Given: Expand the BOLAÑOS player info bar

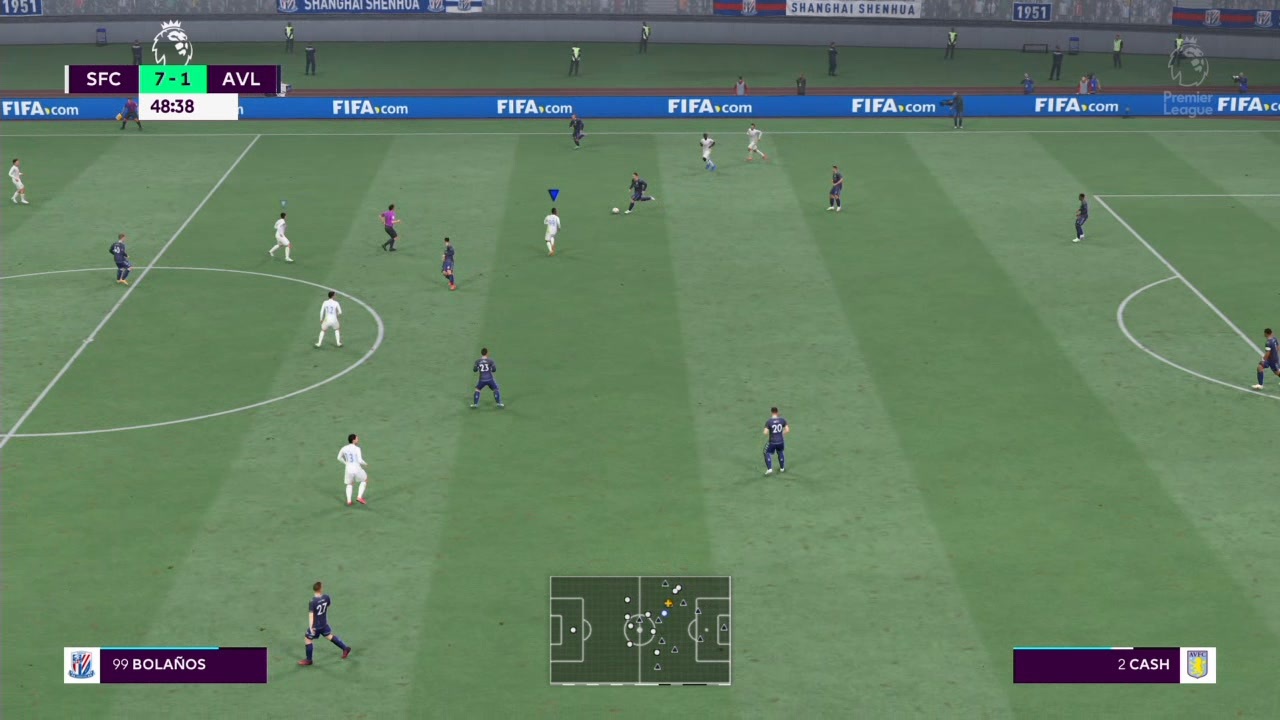Looking at the screenshot, I should (165, 664).
